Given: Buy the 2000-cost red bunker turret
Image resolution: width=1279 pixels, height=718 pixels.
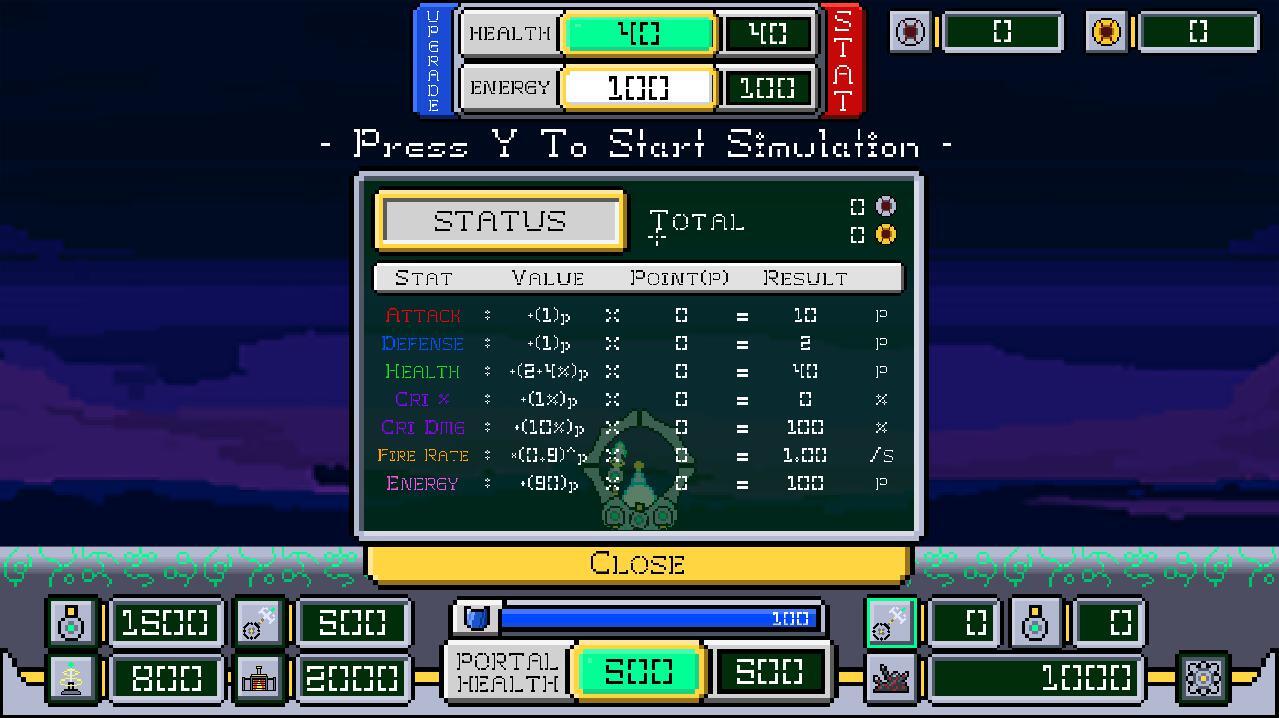Looking at the screenshot, I should click(x=260, y=679).
